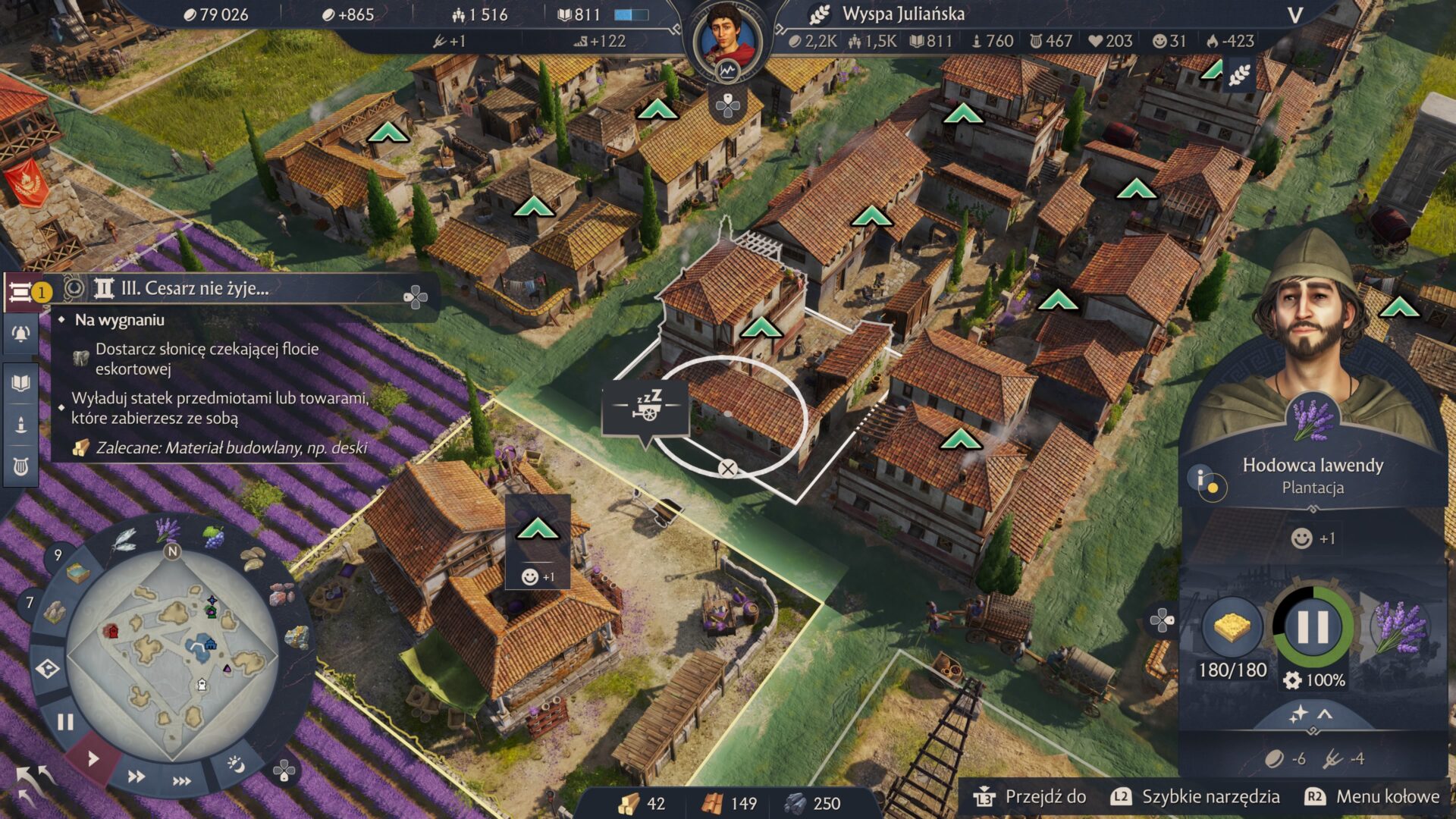Pause production at the lavender plantation

[1313, 627]
